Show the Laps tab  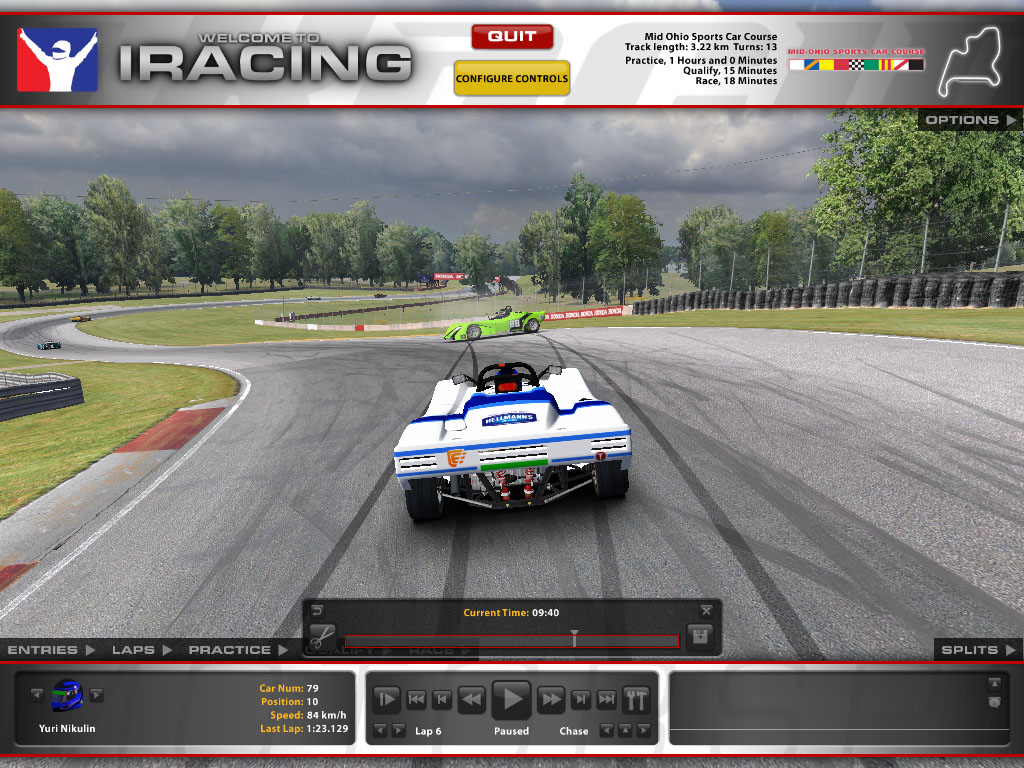pyautogui.click(x=140, y=650)
